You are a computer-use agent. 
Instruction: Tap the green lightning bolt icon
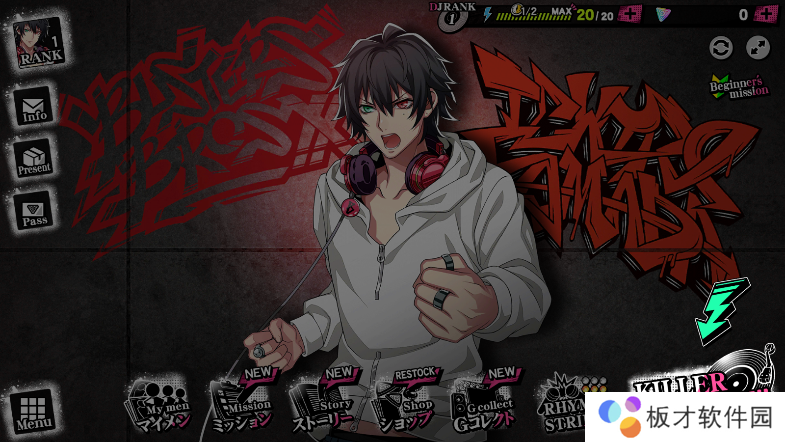click(721, 309)
